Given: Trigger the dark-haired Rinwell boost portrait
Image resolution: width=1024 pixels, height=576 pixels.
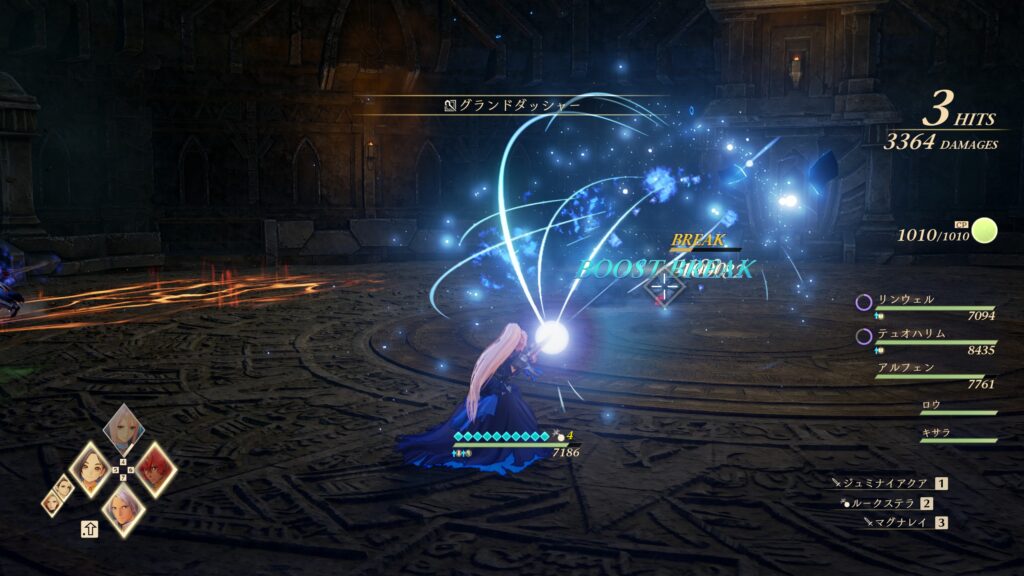Looking at the screenshot, I should tap(90, 468).
